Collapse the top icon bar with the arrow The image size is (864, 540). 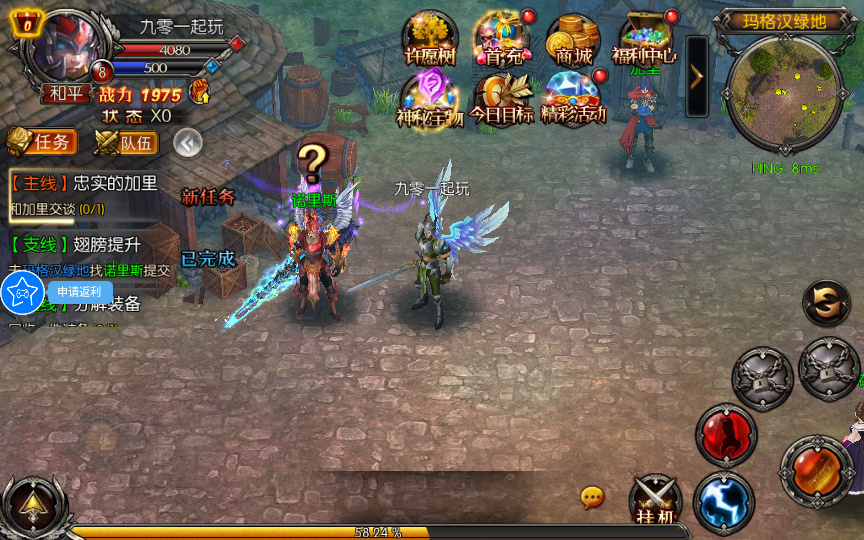pyautogui.click(x=697, y=76)
